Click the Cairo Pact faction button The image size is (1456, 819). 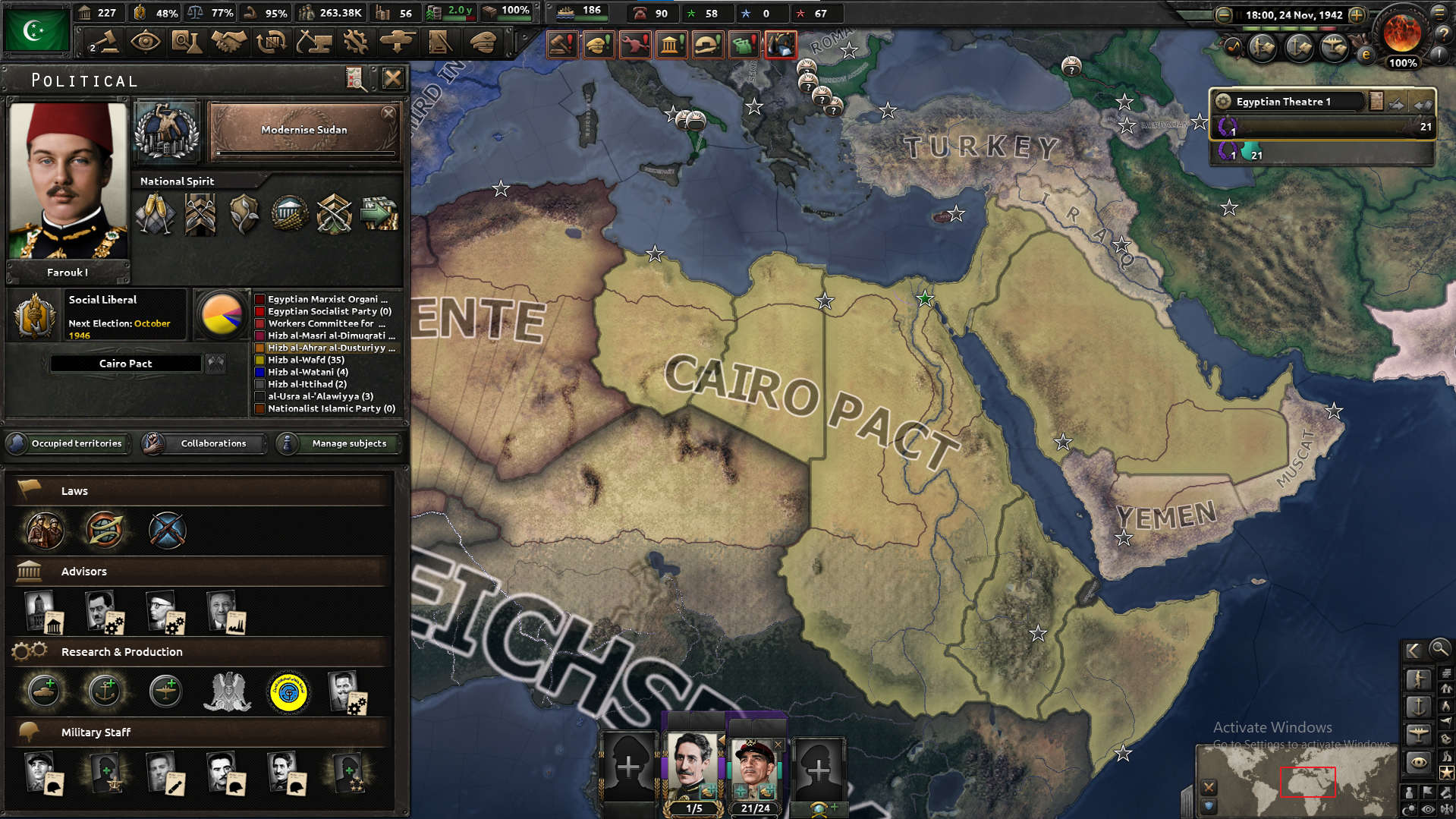126,363
